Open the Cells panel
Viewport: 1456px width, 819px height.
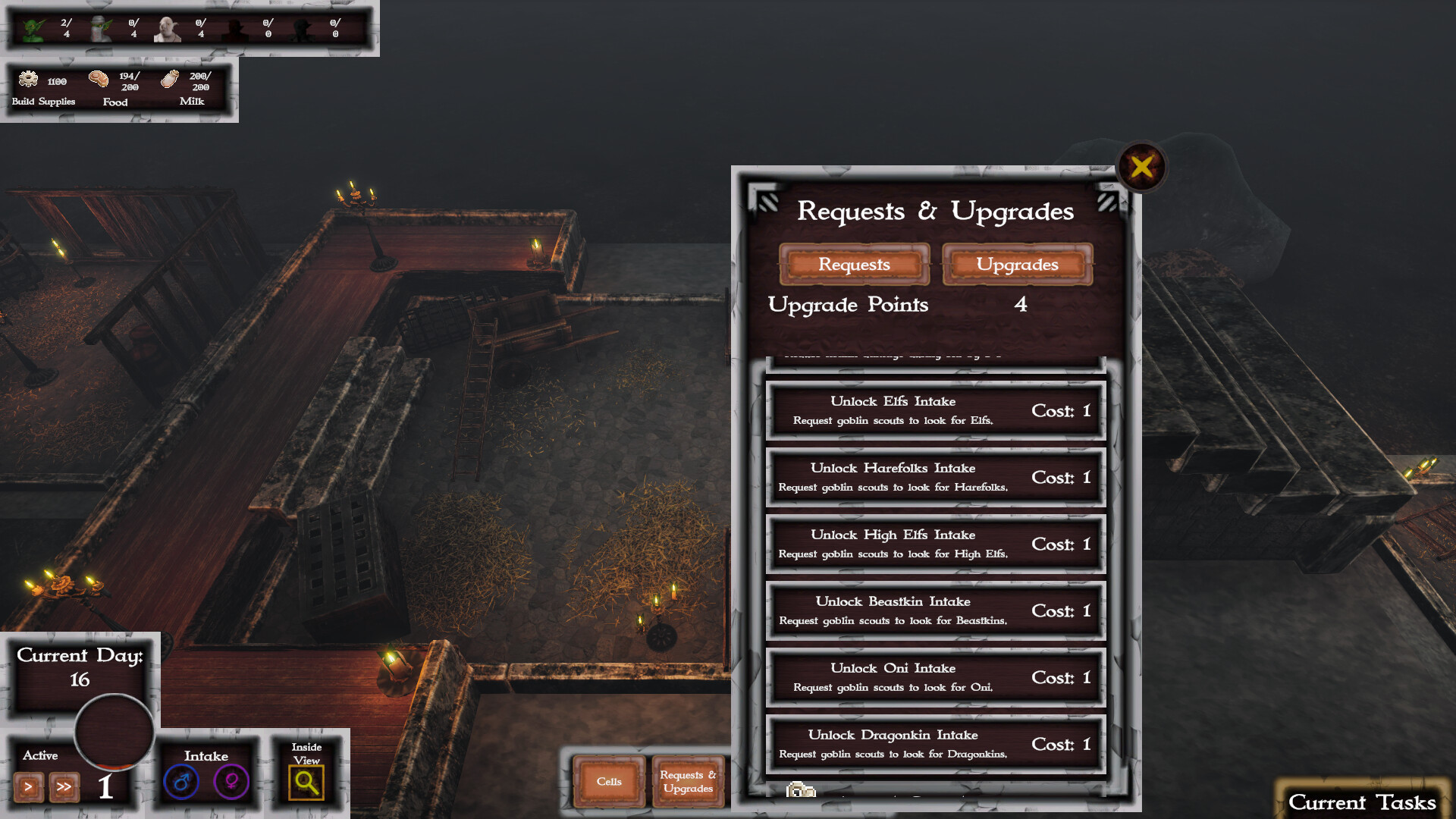[x=609, y=782]
